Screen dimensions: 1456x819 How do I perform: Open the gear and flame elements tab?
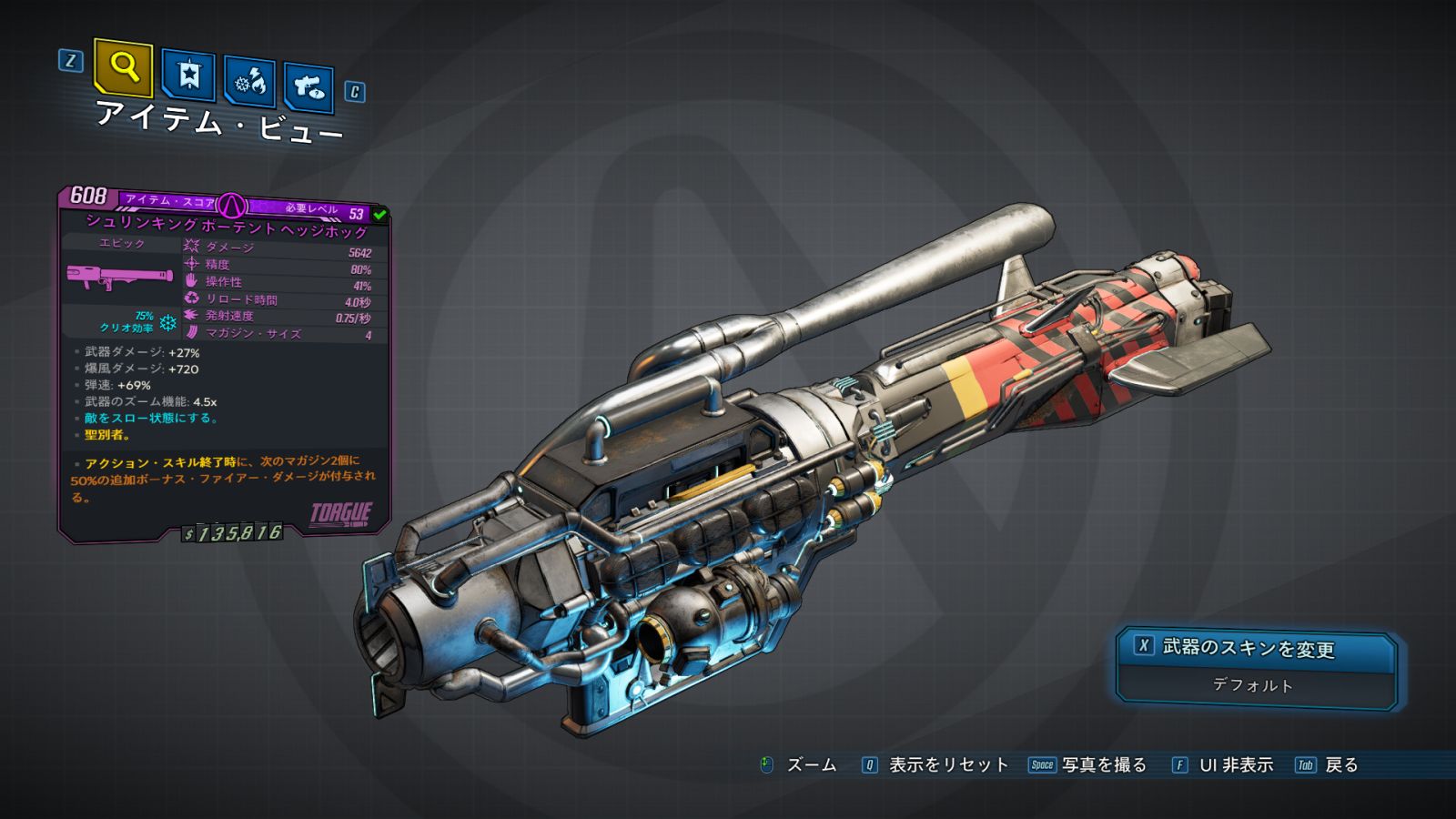click(250, 83)
